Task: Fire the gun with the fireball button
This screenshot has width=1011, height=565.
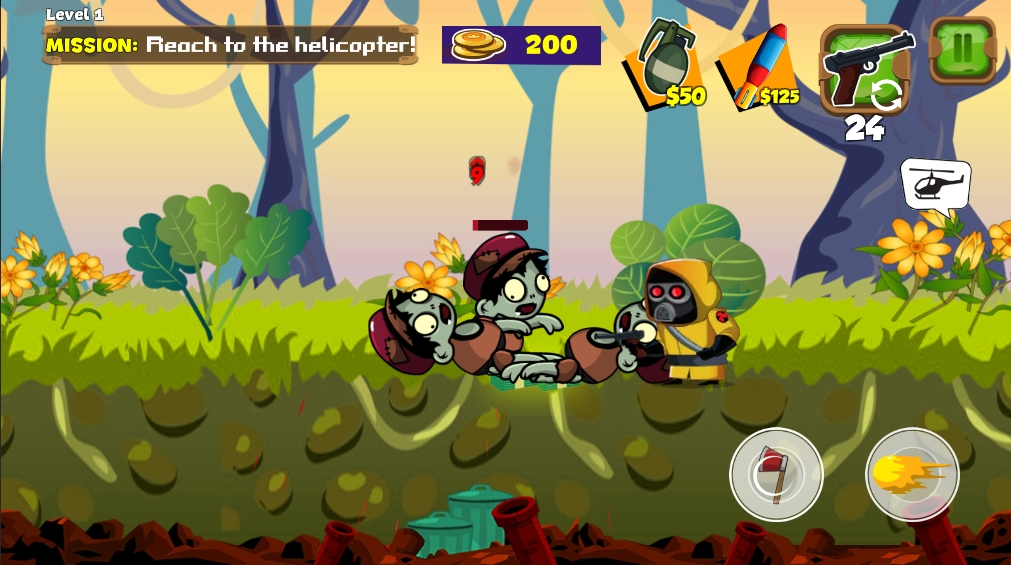Action: coord(912,474)
